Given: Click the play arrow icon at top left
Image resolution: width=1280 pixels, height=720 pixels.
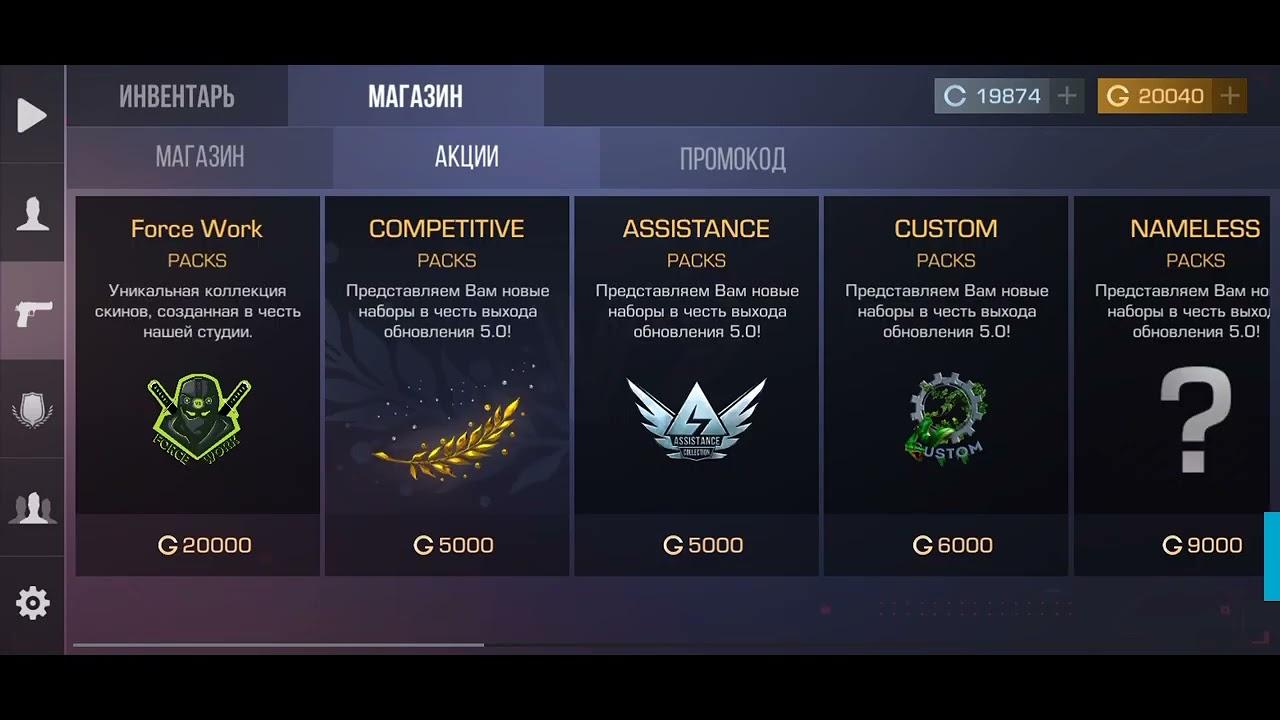Looking at the screenshot, I should (32, 115).
